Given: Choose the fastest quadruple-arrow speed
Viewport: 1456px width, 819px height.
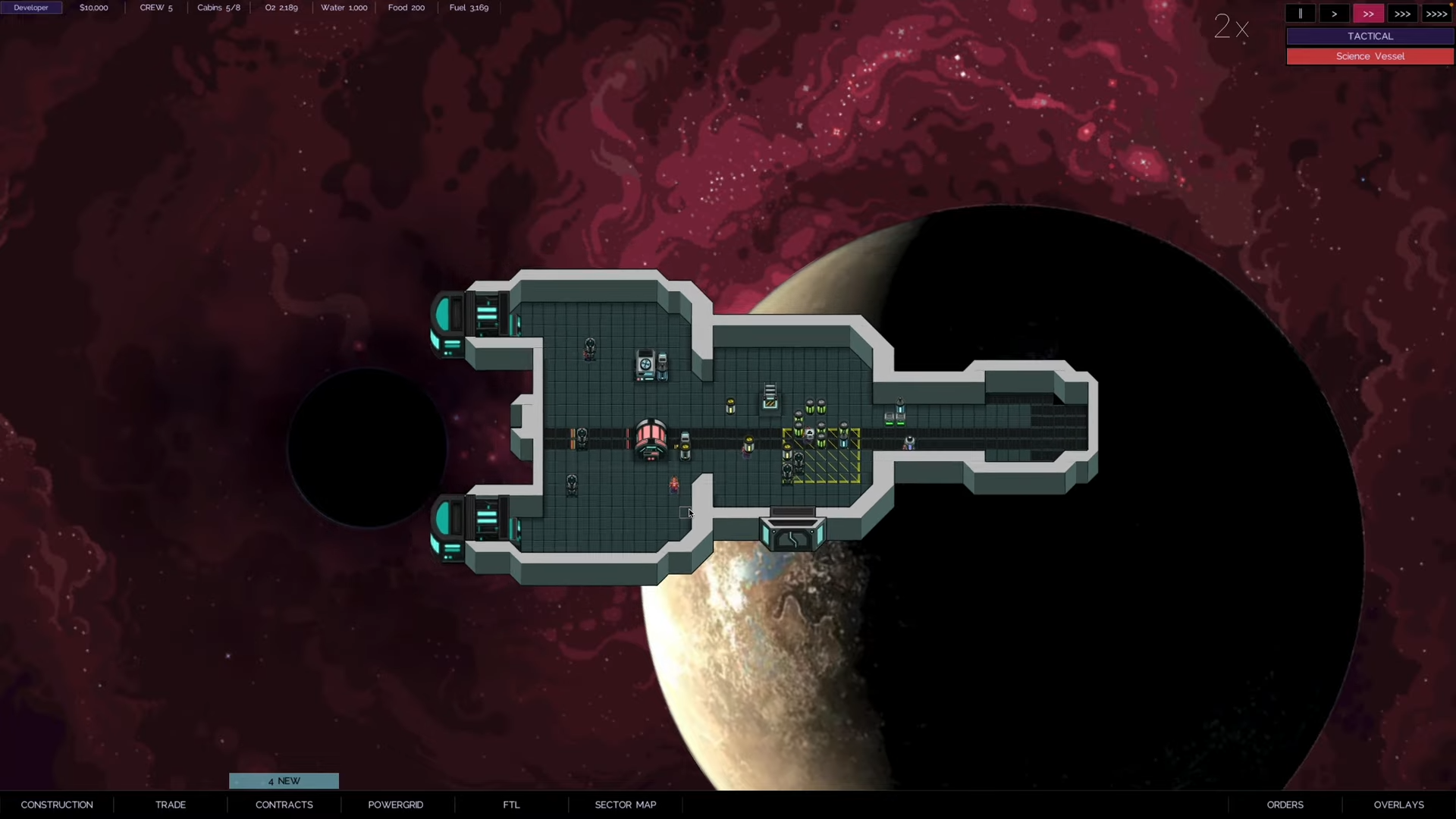Looking at the screenshot, I should click(1436, 14).
